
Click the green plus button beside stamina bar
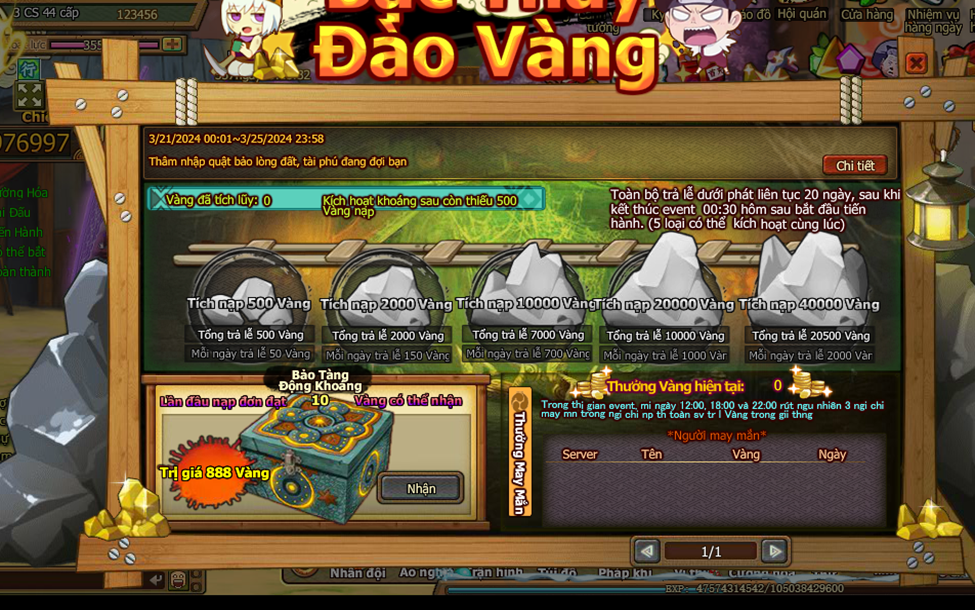pyautogui.click(x=172, y=45)
